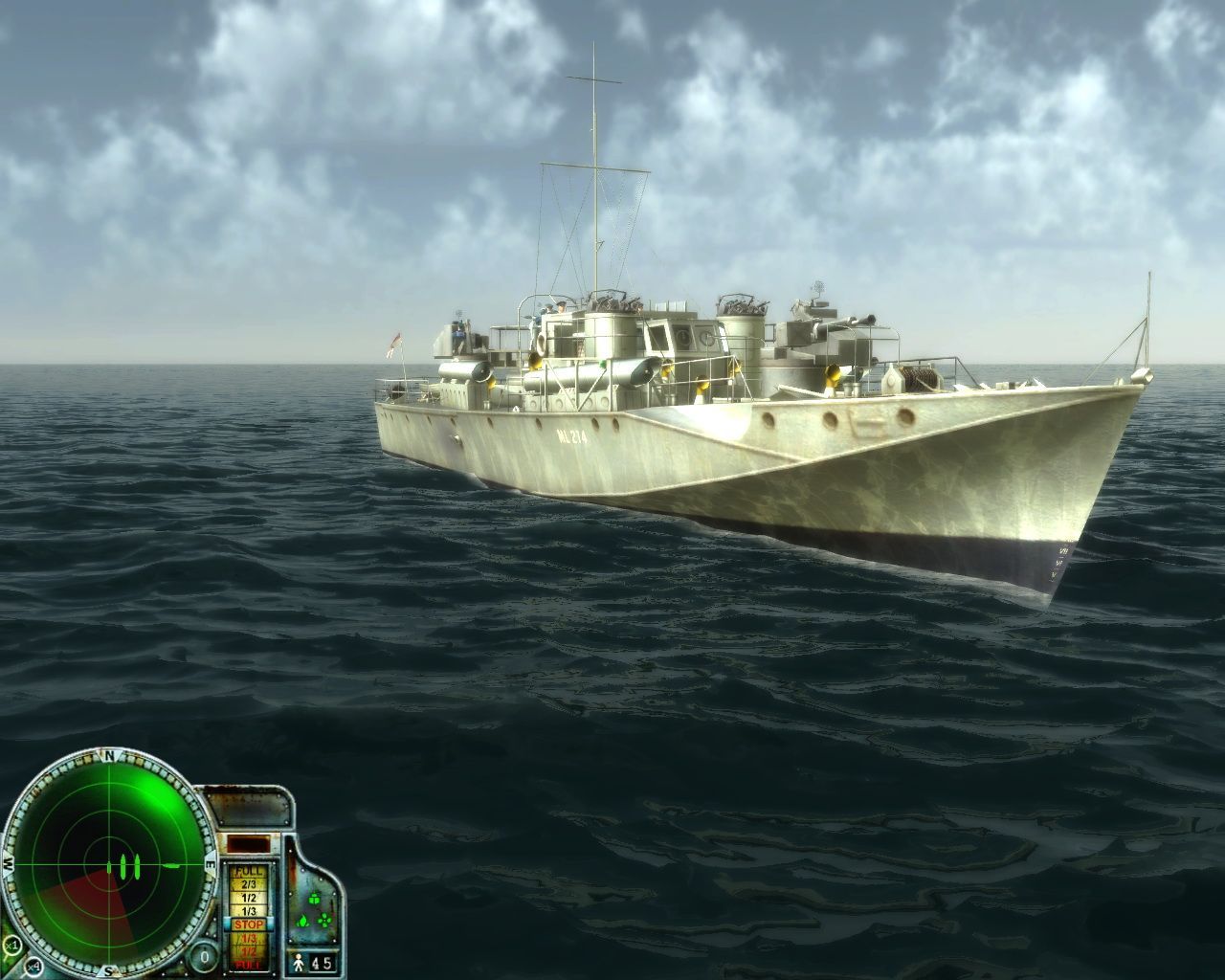
Task: Toggle STOP on the engine telegraph
Action: (249, 924)
